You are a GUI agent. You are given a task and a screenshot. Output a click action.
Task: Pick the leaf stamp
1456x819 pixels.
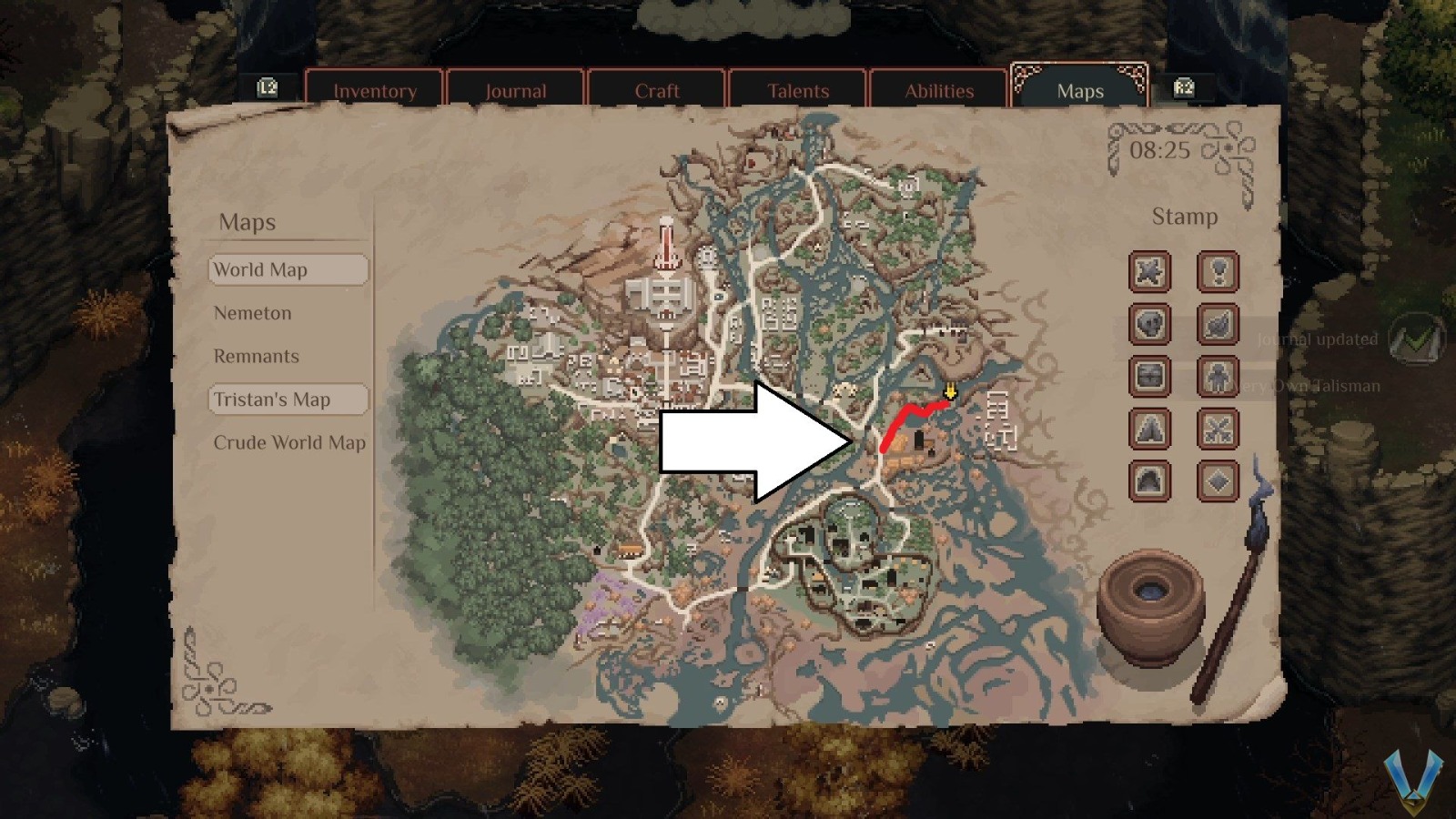point(1219,325)
